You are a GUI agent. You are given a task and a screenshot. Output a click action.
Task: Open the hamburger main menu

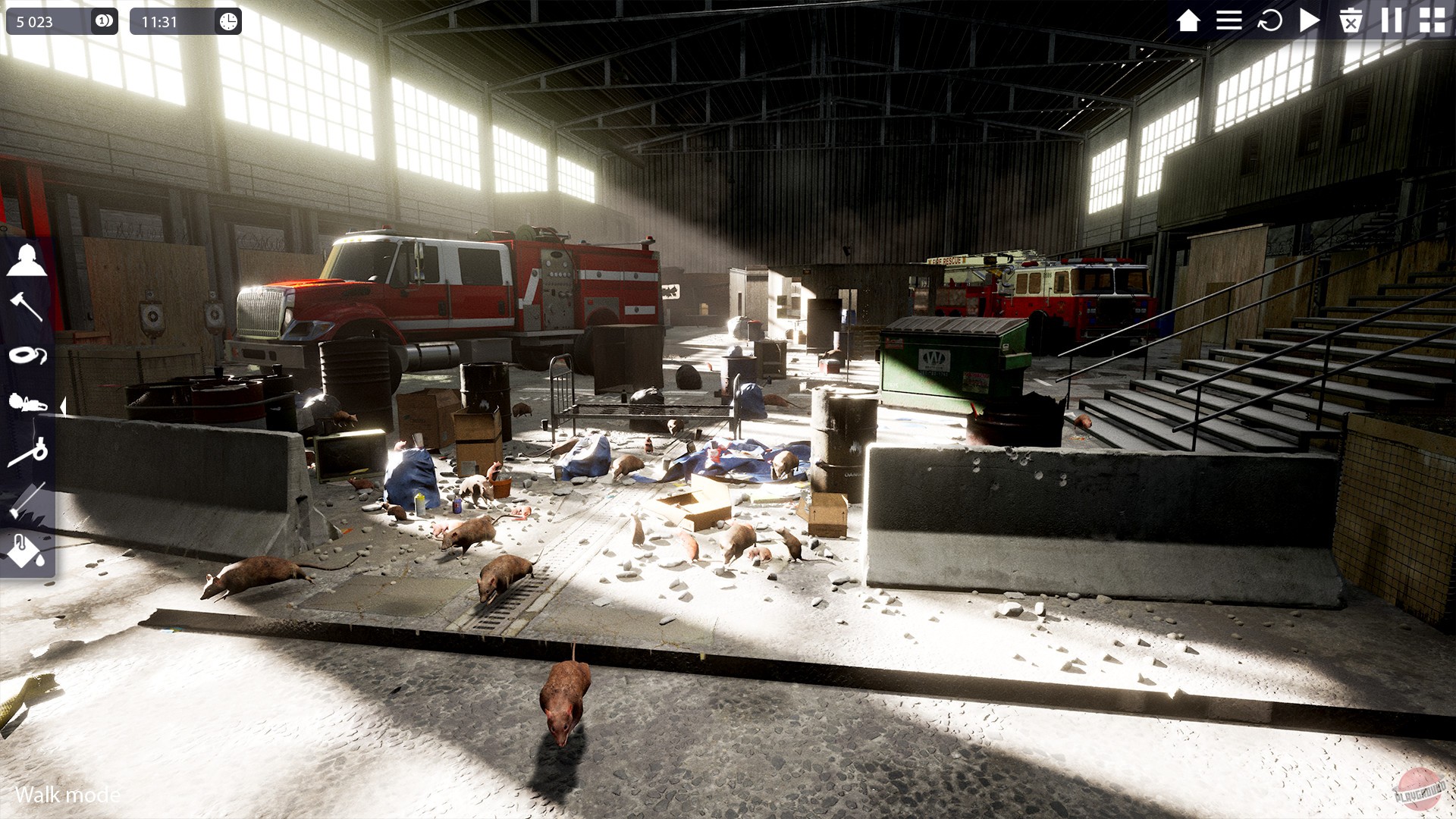coord(1228,20)
